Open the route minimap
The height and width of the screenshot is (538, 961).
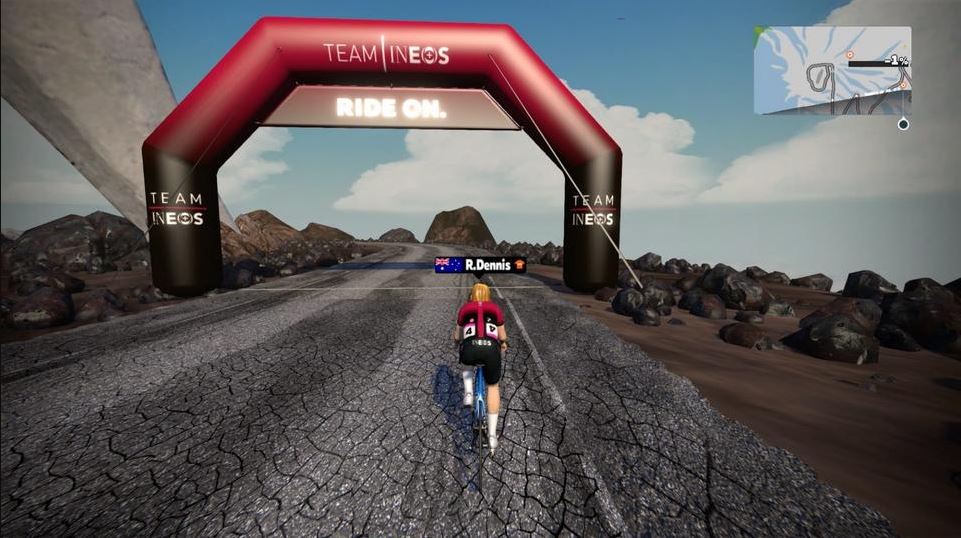pyautogui.click(x=832, y=70)
